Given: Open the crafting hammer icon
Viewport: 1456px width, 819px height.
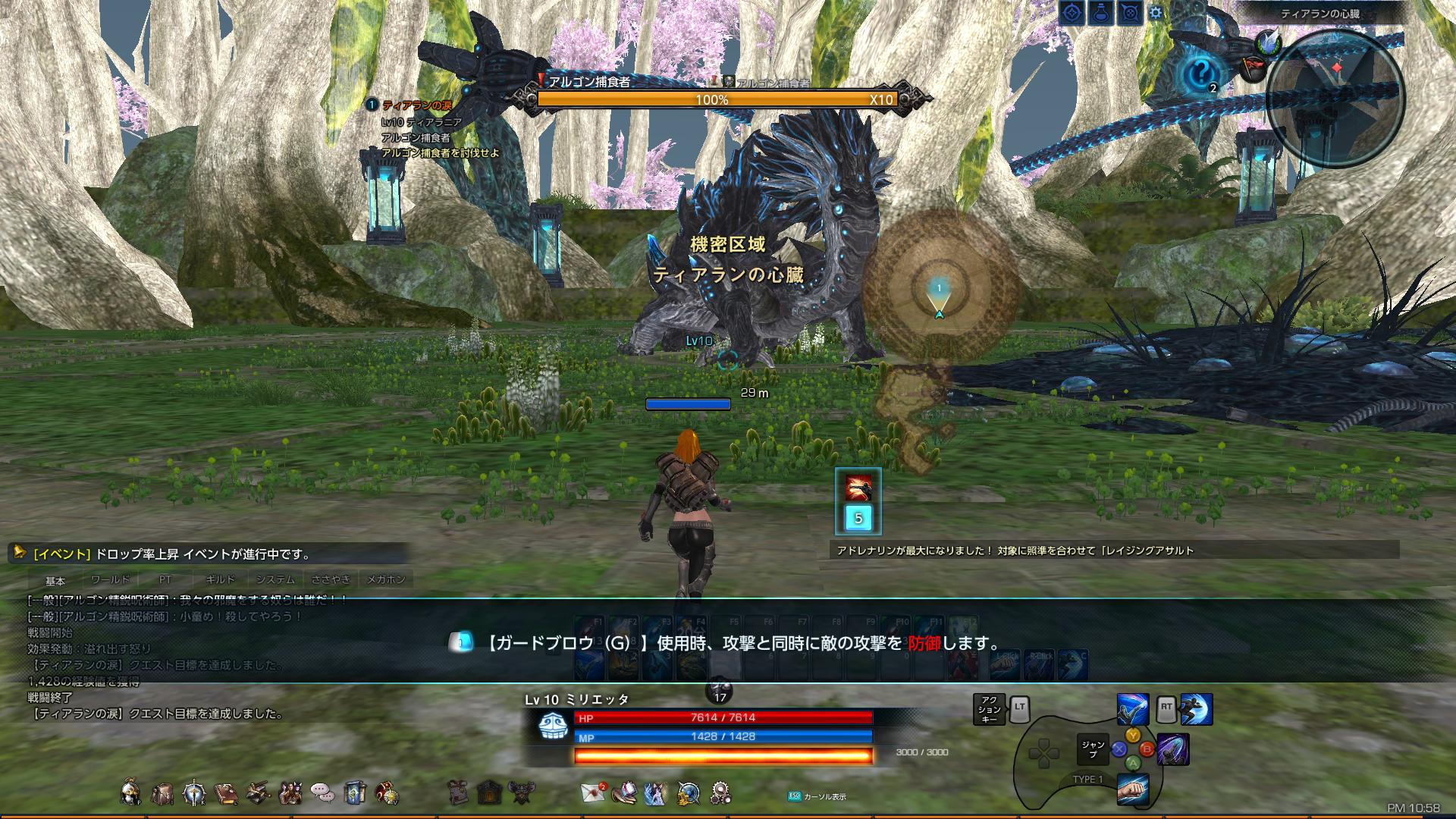Looking at the screenshot, I should click(256, 794).
